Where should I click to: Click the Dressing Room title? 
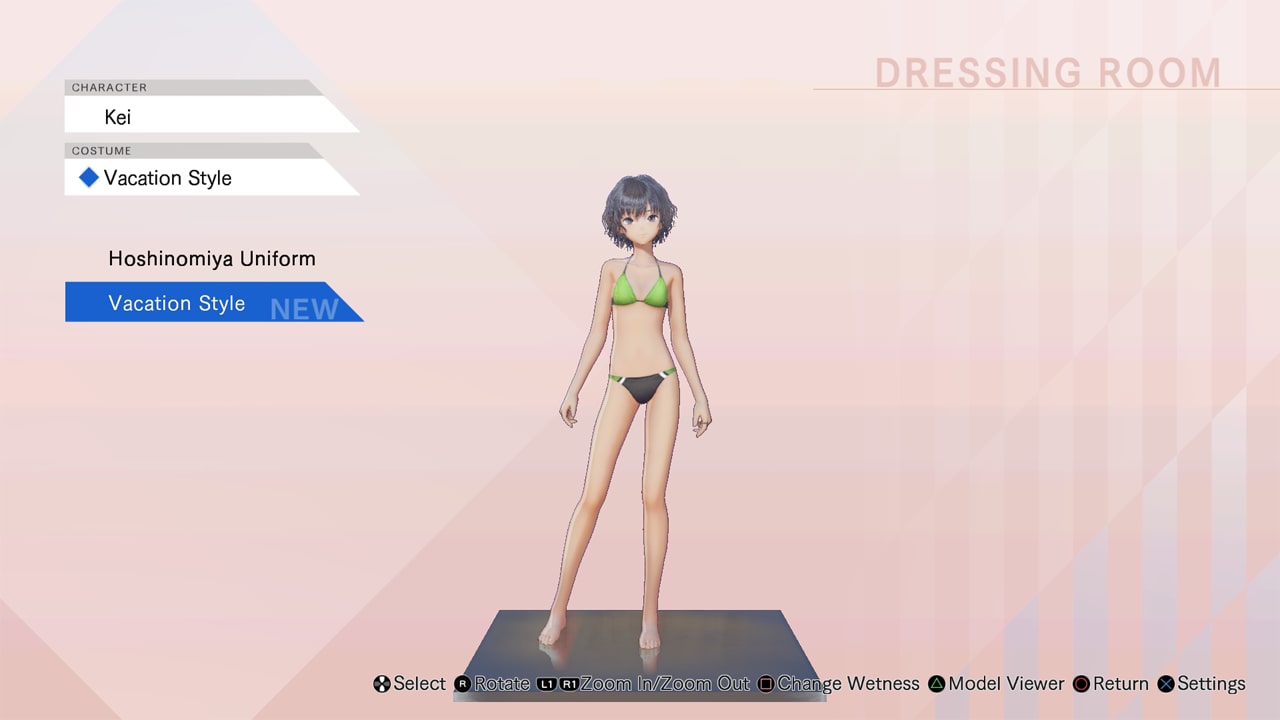[x=1048, y=72]
